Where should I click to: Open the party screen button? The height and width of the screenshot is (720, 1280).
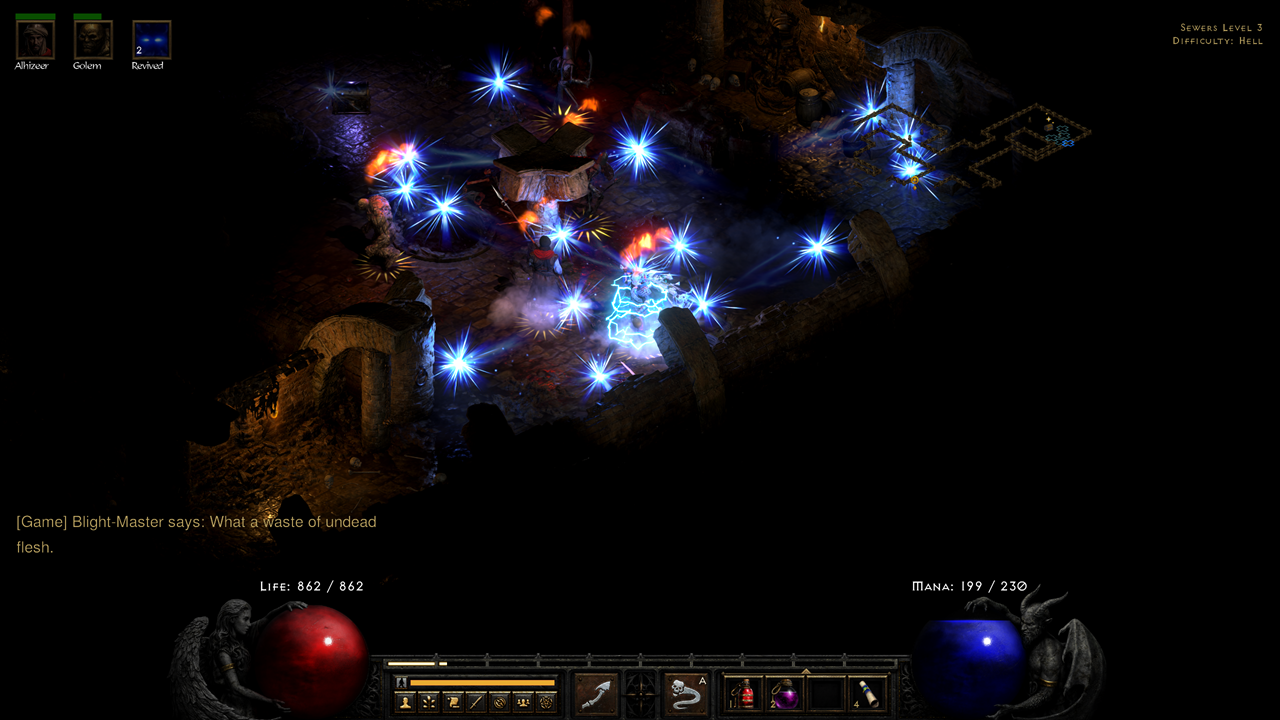pos(522,702)
